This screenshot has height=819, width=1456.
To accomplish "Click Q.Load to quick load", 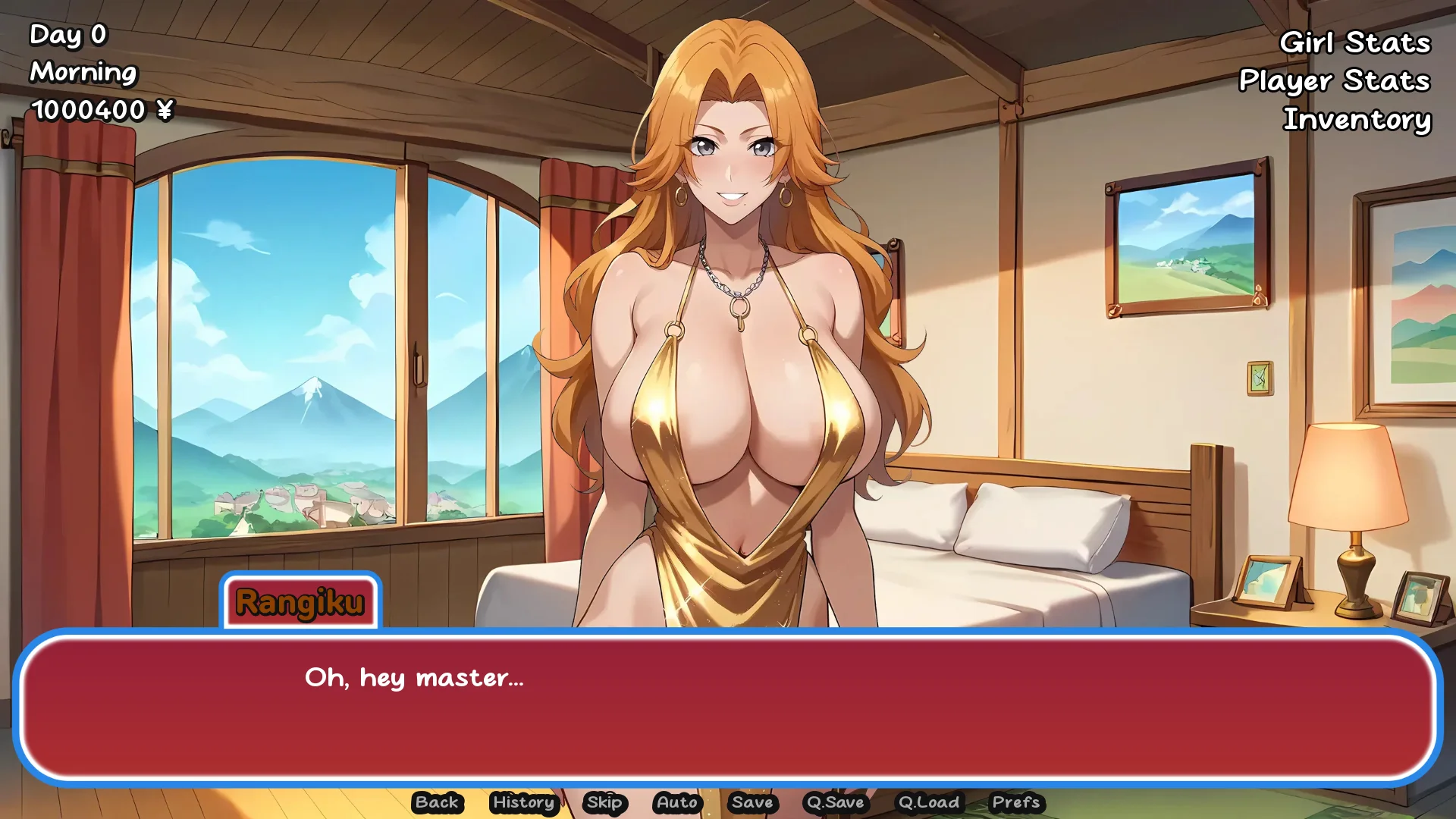I will [x=928, y=802].
